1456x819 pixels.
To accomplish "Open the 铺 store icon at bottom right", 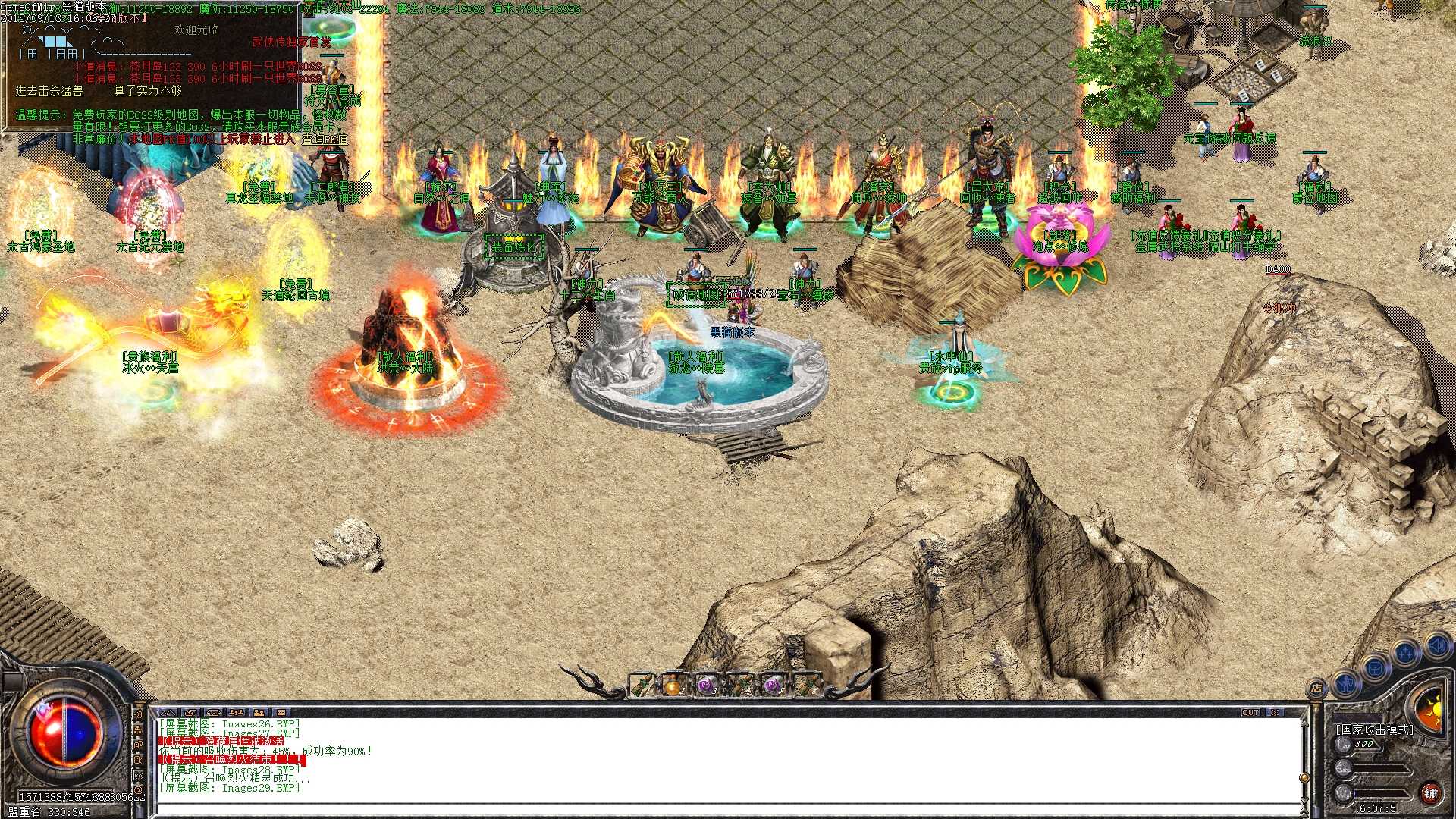I will [1432, 795].
